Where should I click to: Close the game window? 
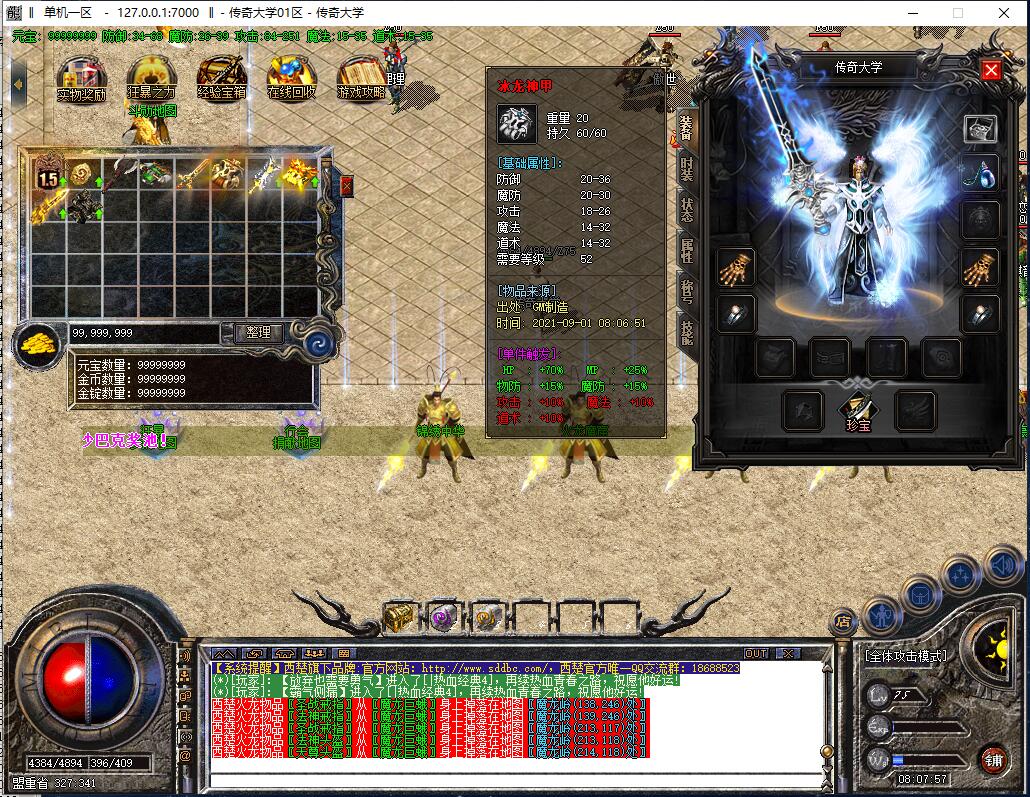click(1003, 13)
